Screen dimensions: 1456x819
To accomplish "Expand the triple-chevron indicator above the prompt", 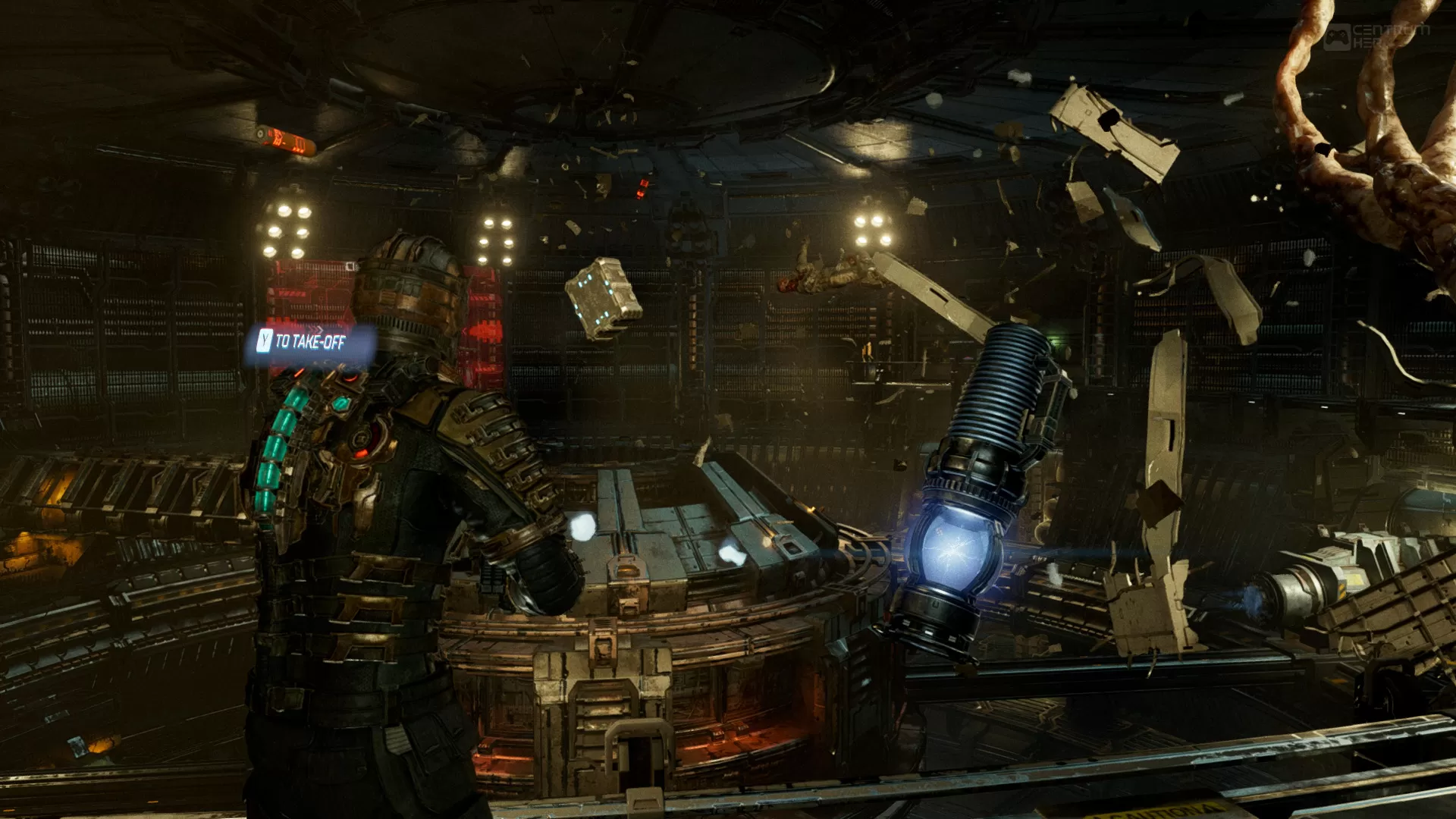I will pos(315,329).
